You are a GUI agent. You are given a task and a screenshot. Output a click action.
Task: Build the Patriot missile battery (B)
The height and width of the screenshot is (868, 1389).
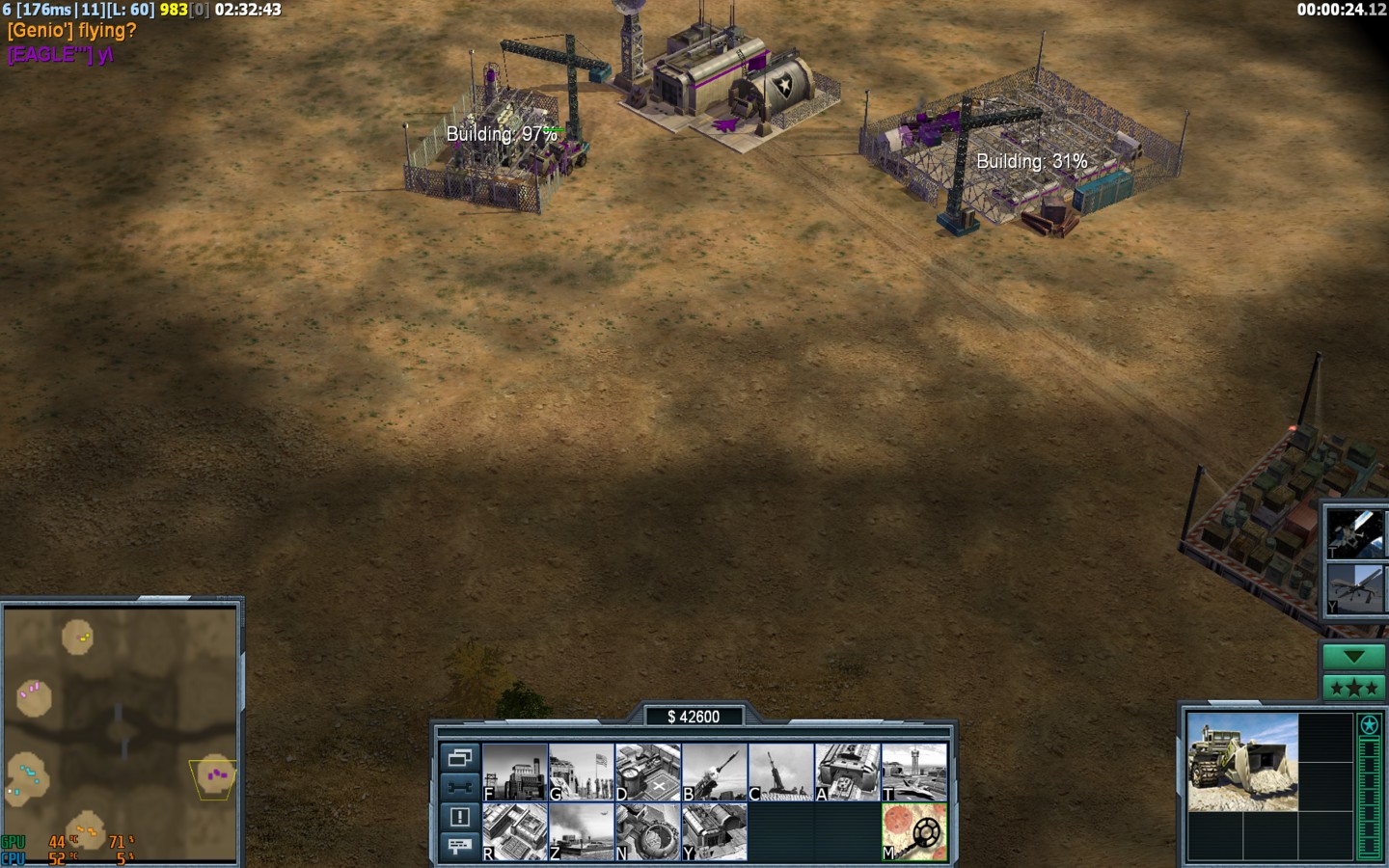tap(715, 773)
